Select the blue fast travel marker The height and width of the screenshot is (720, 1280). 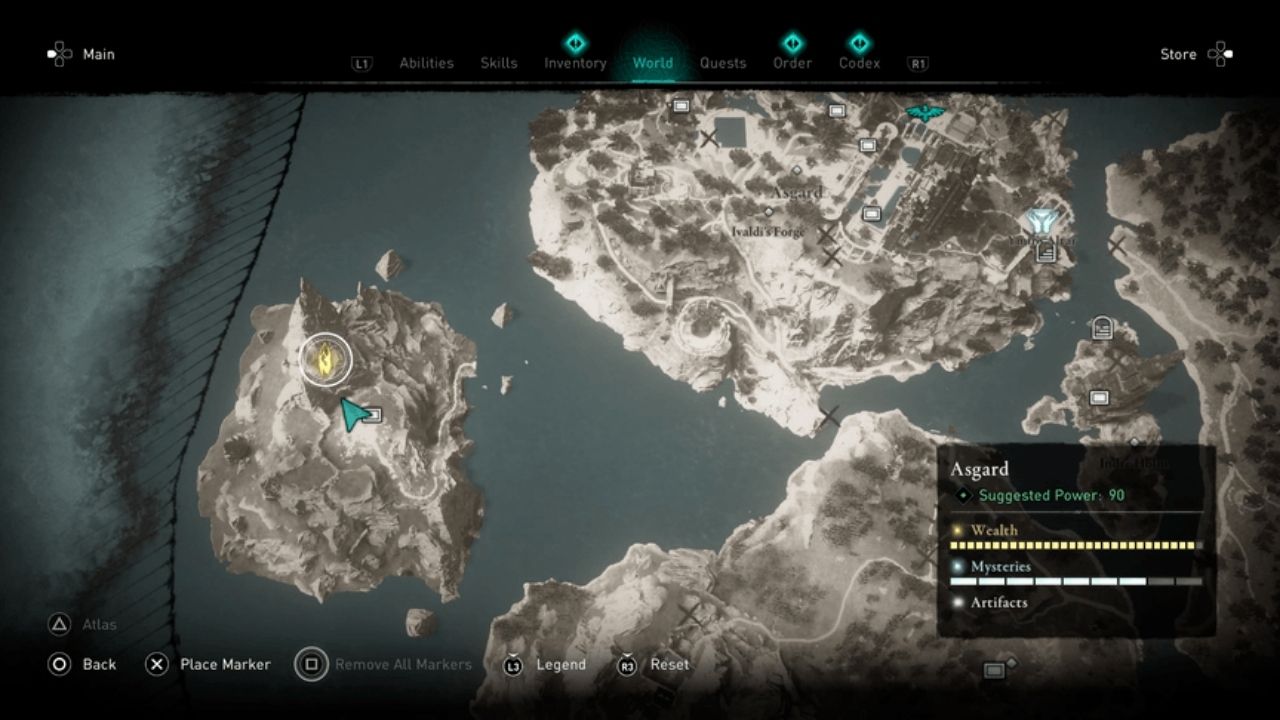click(x=1042, y=222)
